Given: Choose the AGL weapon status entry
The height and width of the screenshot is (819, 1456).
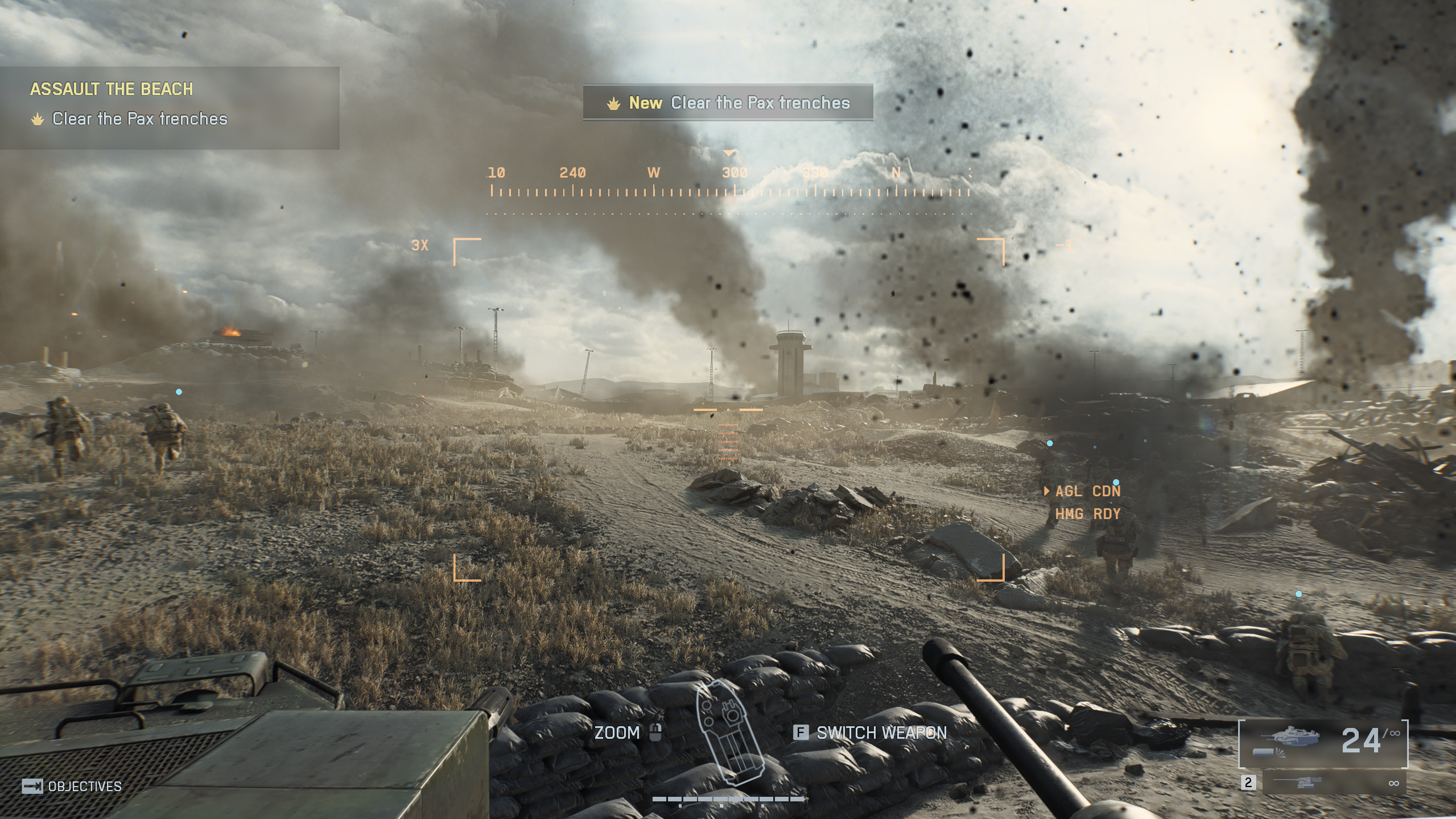Looking at the screenshot, I should [x=1087, y=491].
